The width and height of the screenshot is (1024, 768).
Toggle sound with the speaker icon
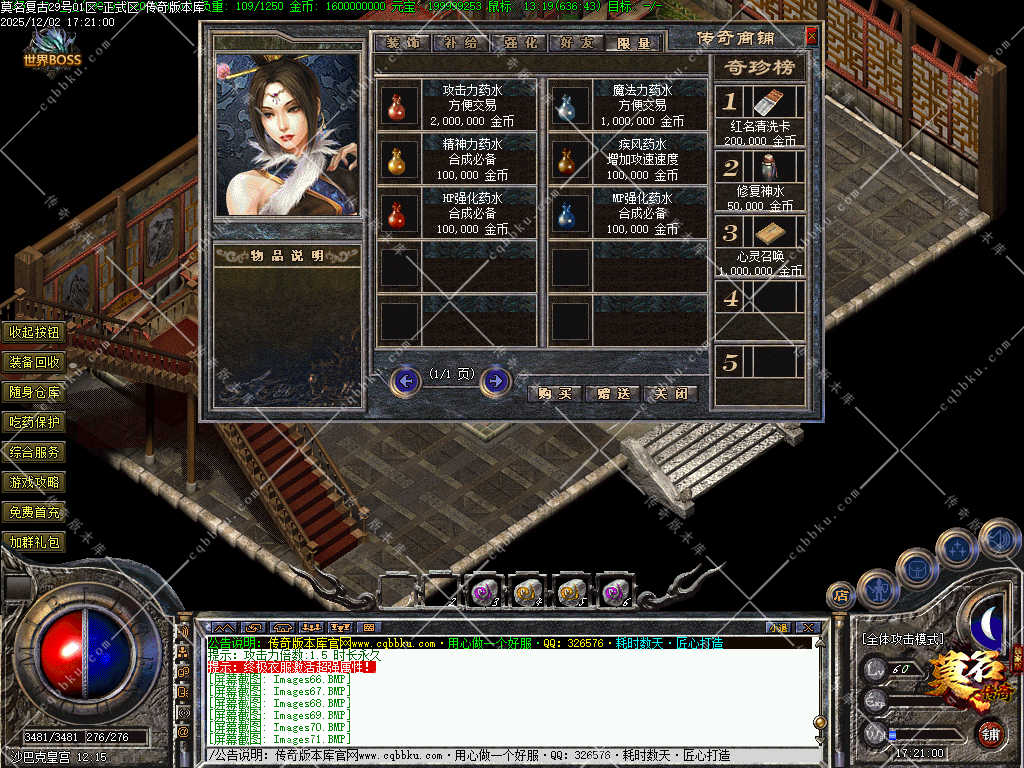999,539
